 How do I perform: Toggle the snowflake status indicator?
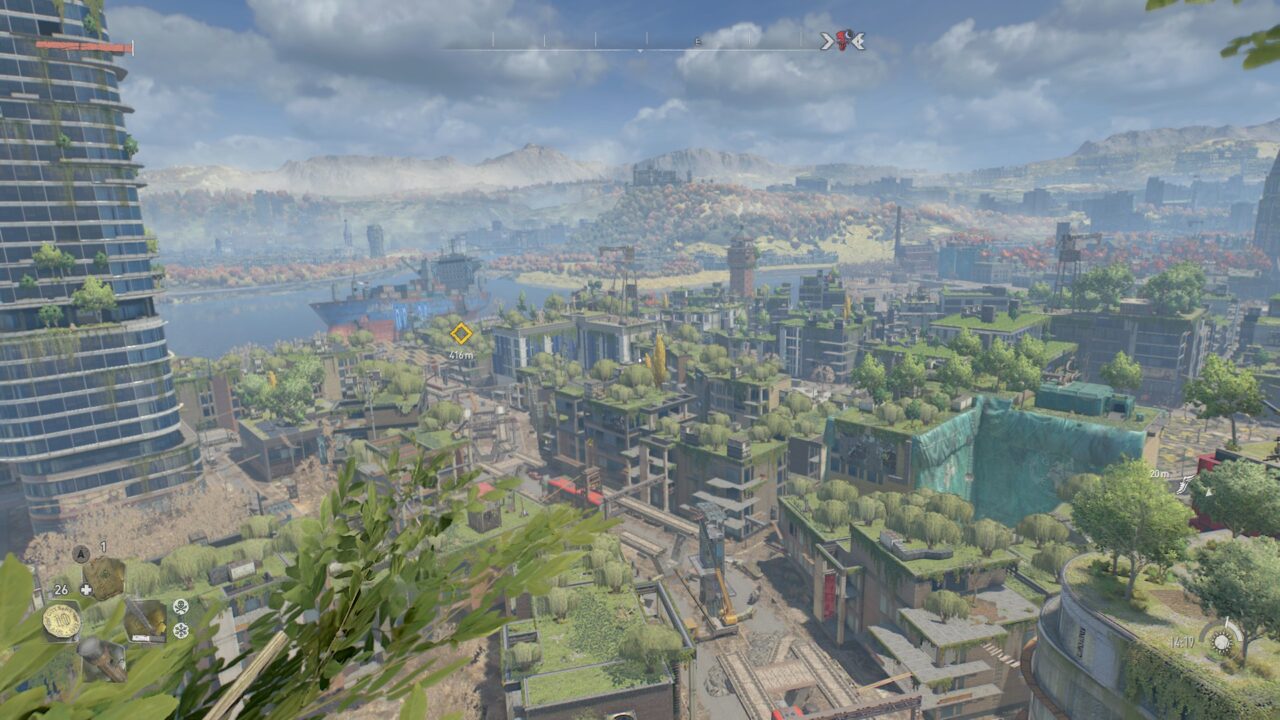coord(181,630)
